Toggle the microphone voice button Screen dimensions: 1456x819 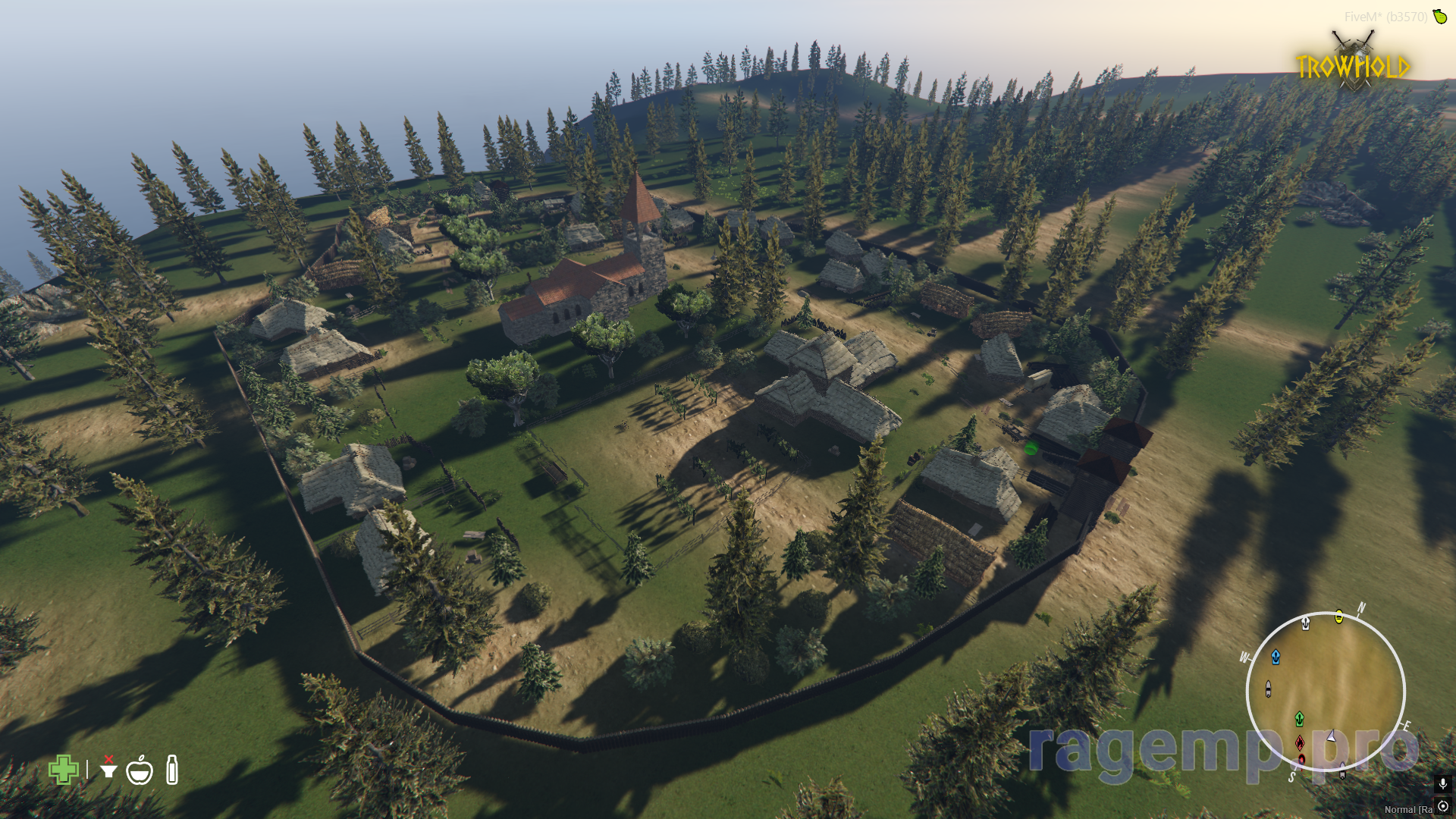pos(1442,783)
